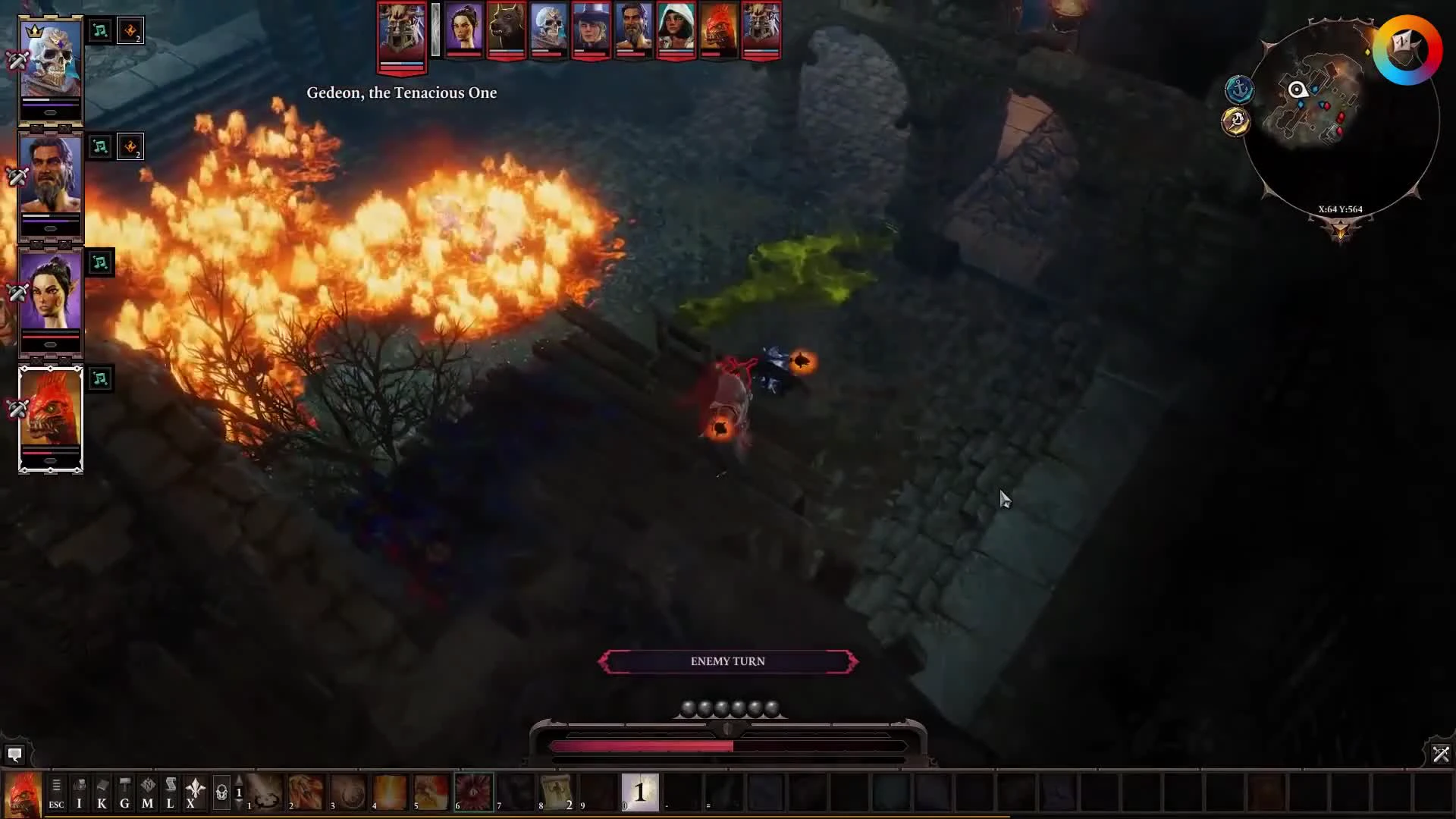Open the ESC game menu button

click(x=56, y=794)
